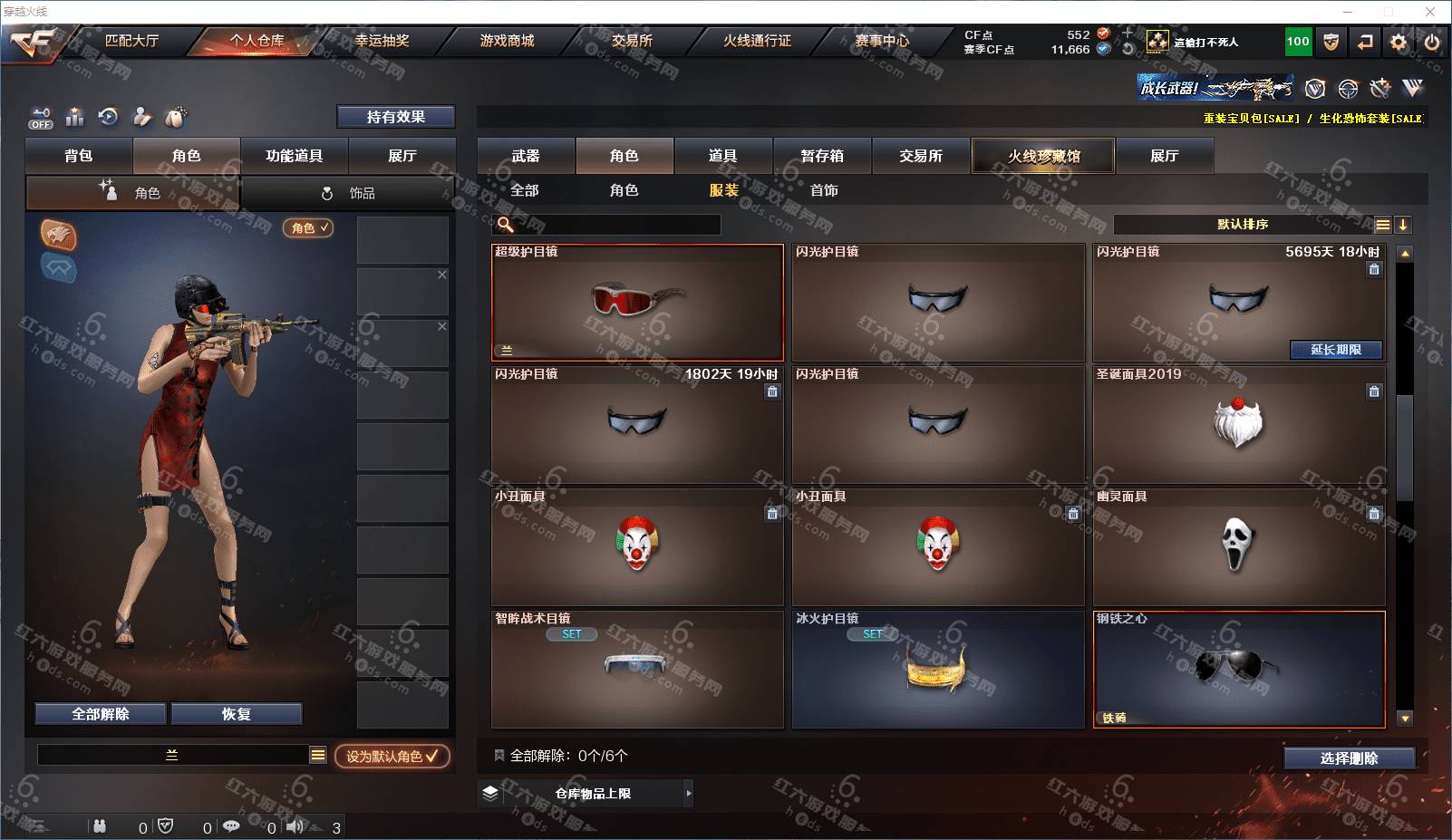This screenshot has width=1452, height=840.
Task: Click the 持有效果 button
Action: 395,117
